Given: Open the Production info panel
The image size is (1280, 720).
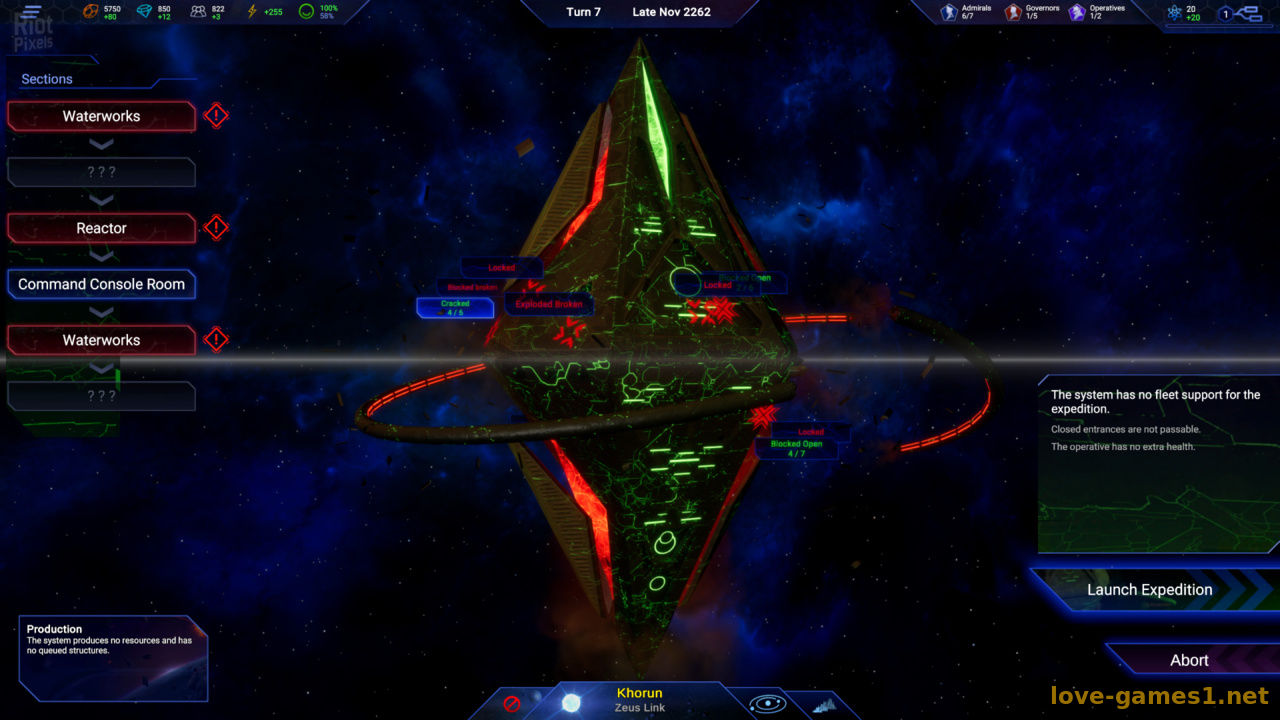Looking at the screenshot, I should [112, 657].
